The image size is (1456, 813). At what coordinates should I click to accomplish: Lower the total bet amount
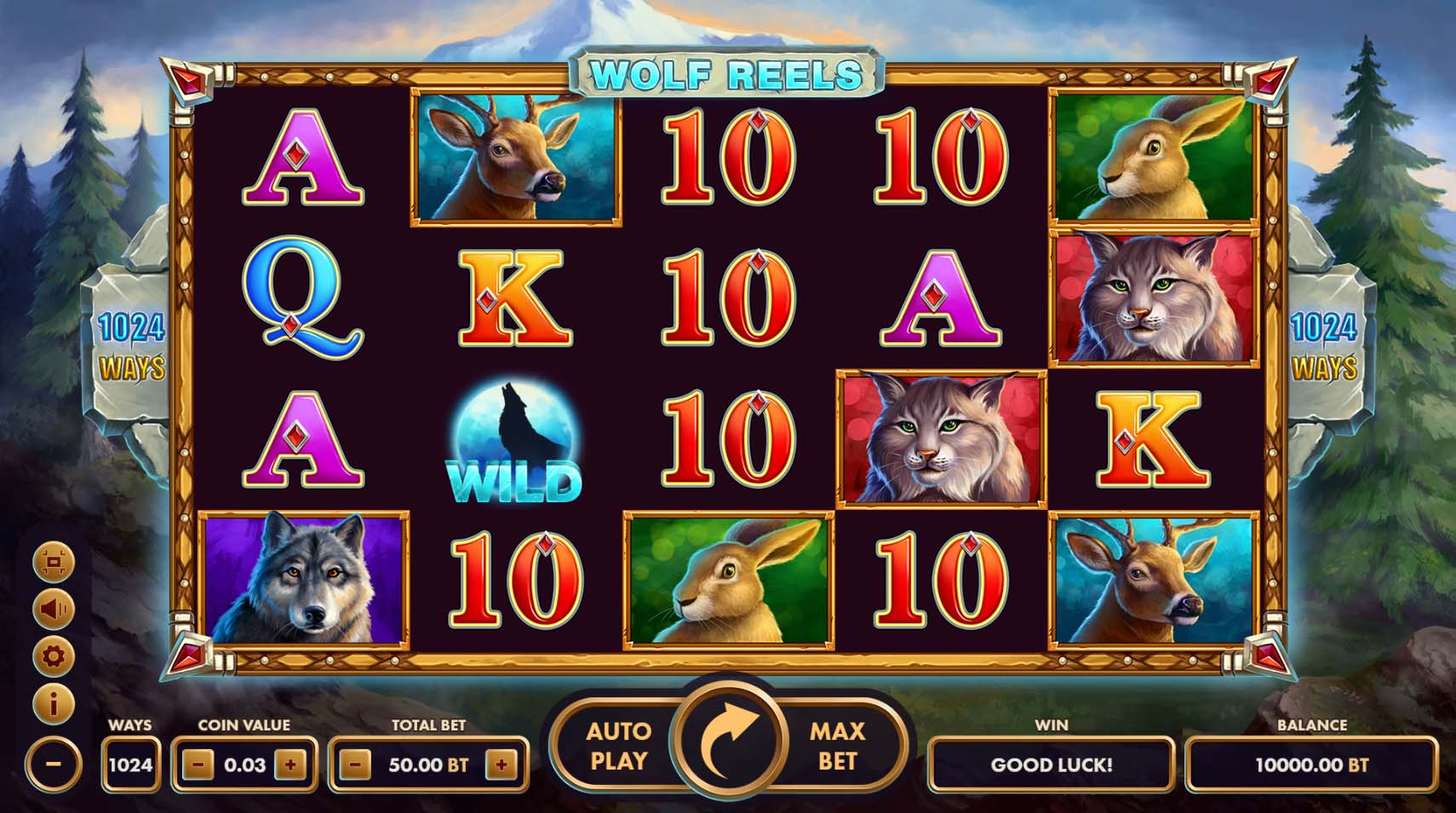355,764
